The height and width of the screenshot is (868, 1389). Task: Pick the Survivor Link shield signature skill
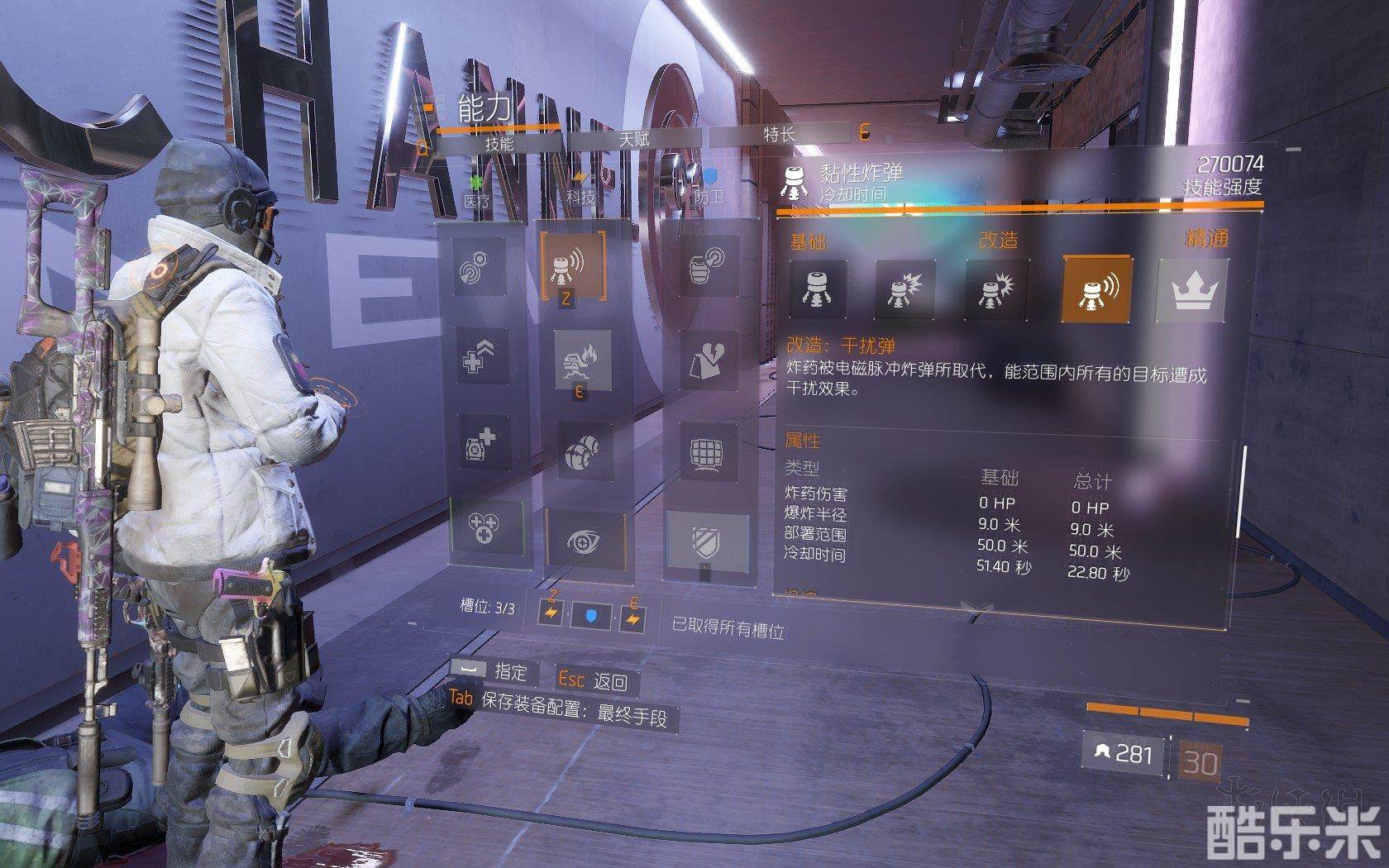click(x=708, y=541)
